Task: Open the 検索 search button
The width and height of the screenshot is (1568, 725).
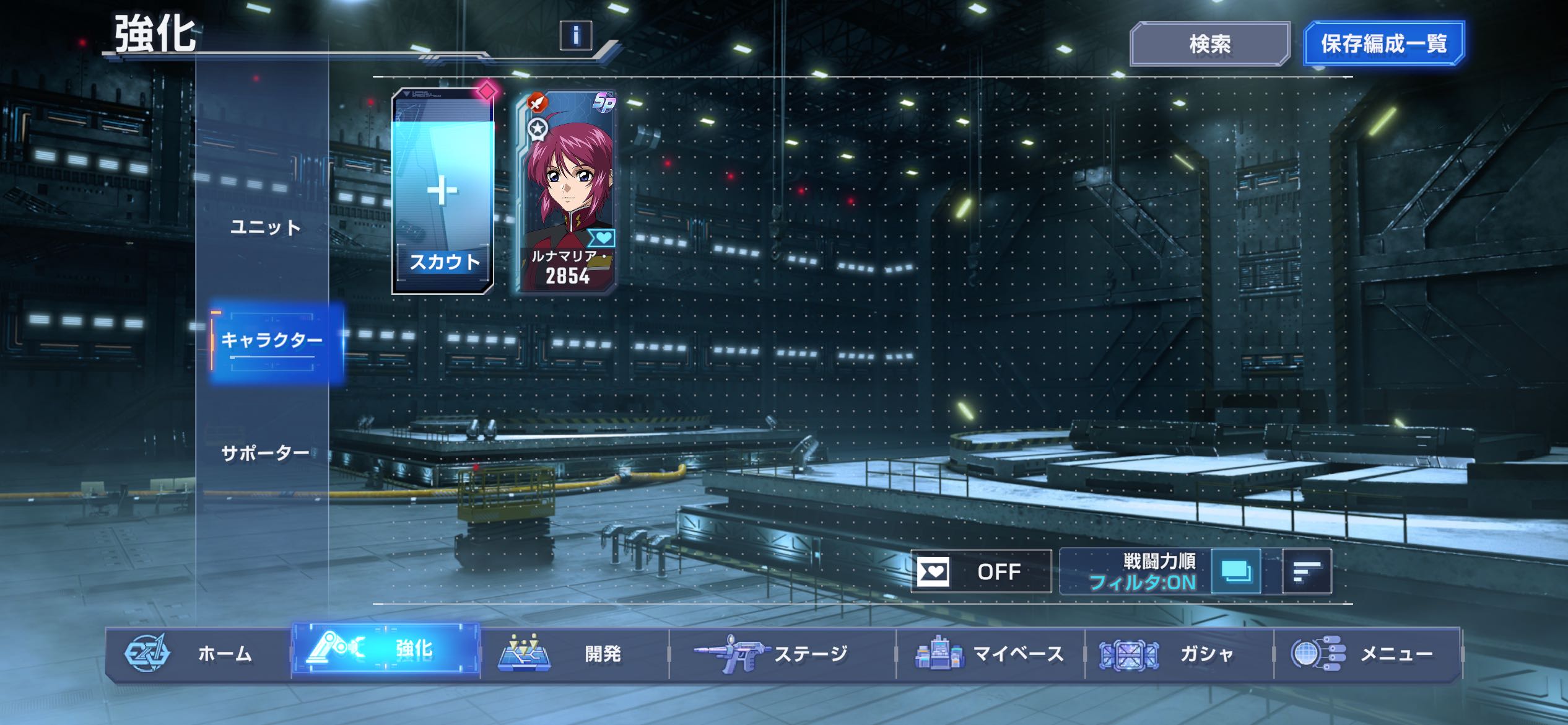Action: 1209,44
